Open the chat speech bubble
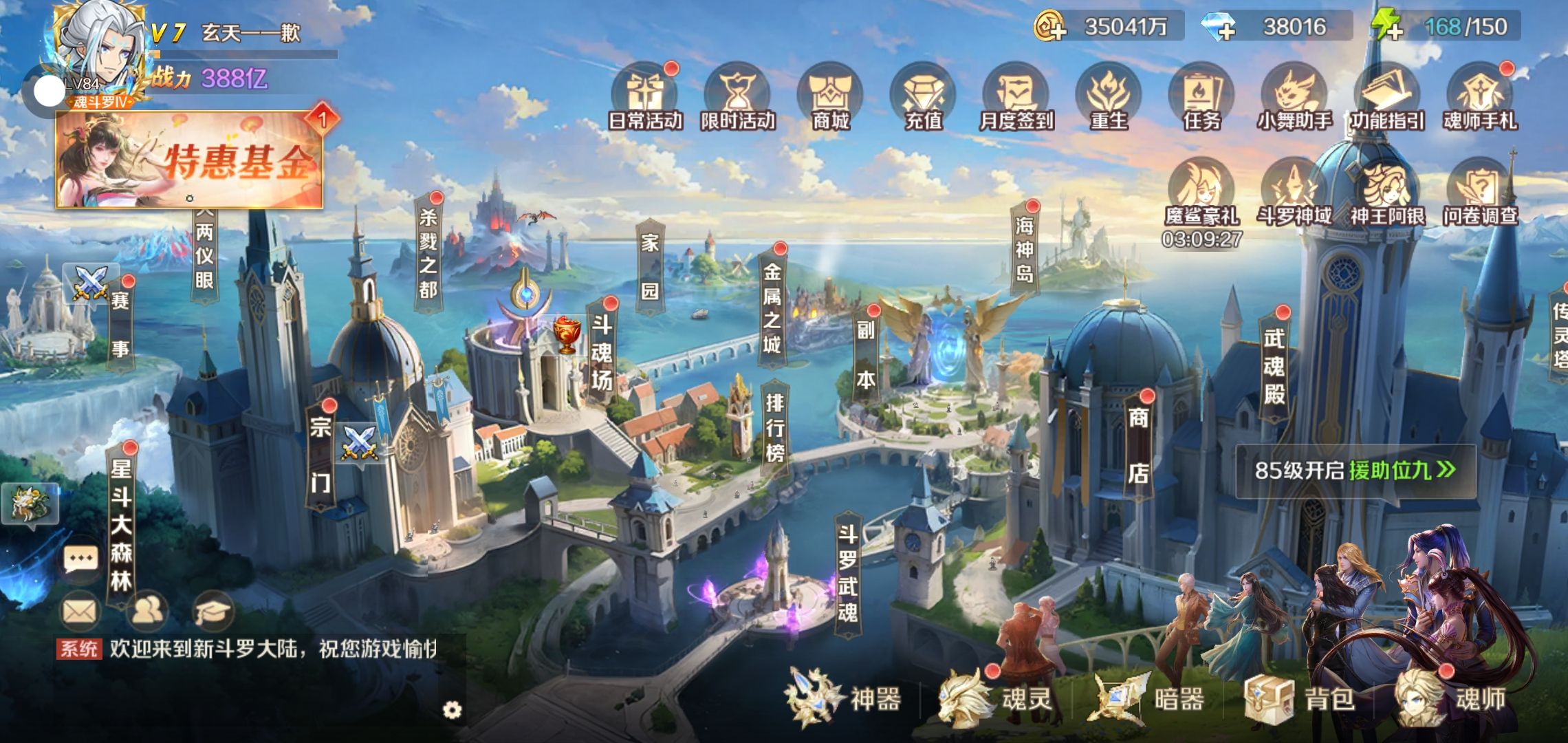1568x743 pixels. 80,559
